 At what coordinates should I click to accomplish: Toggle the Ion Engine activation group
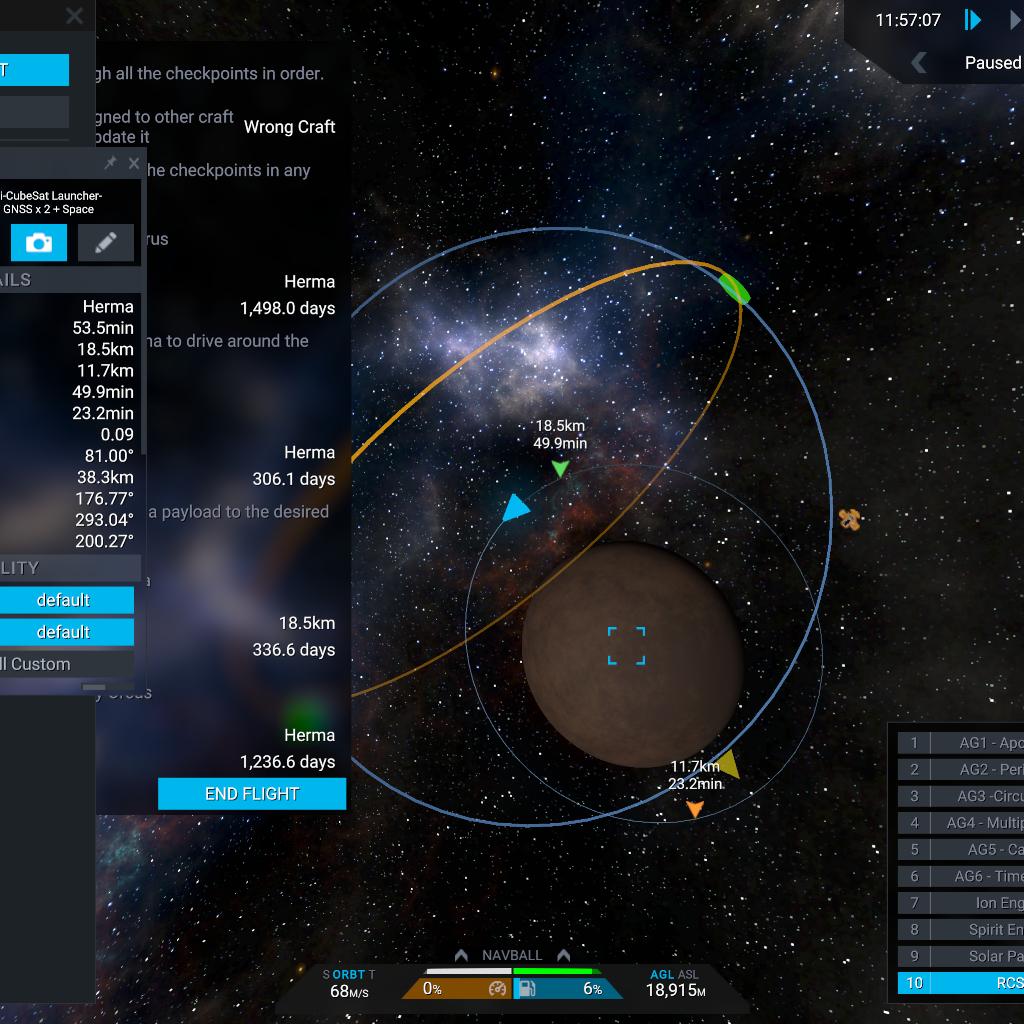pos(975,903)
